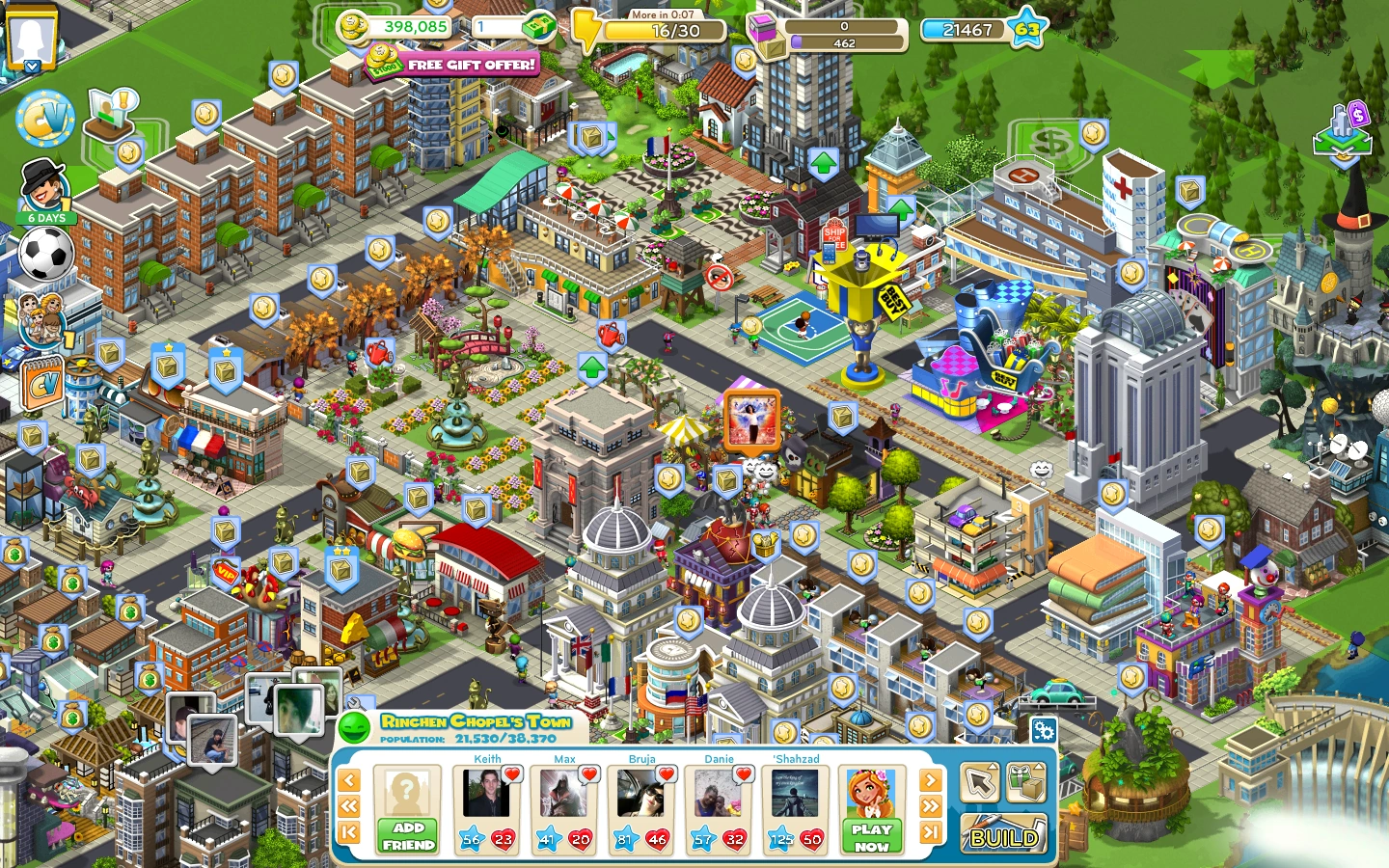Open the chevron under your avatar portrait
The height and width of the screenshot is (868, 1389).
pos(32,66)
